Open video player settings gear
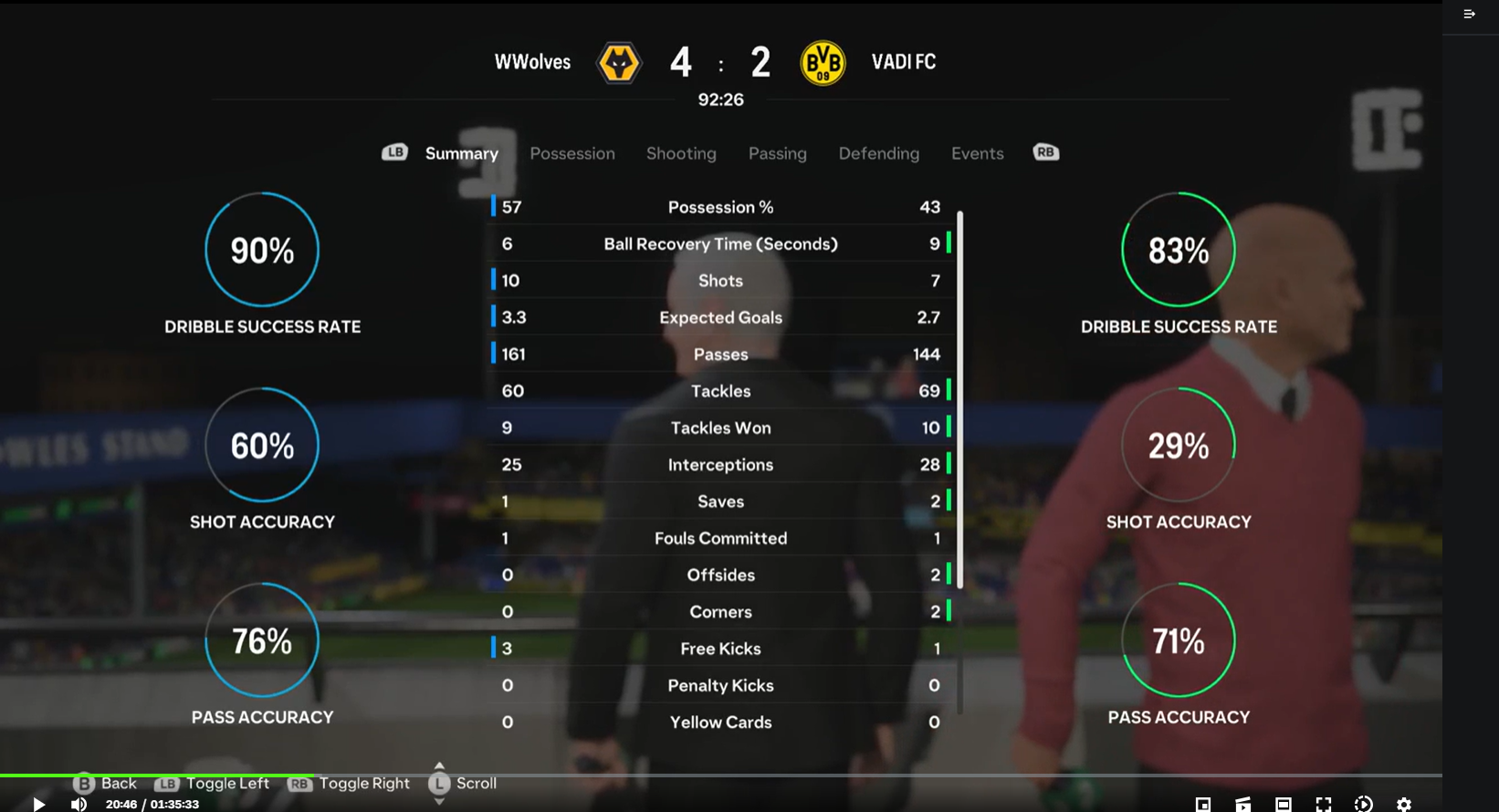Image resolution: width=1499 pixels, height=812 pixels. [1403, 804]
